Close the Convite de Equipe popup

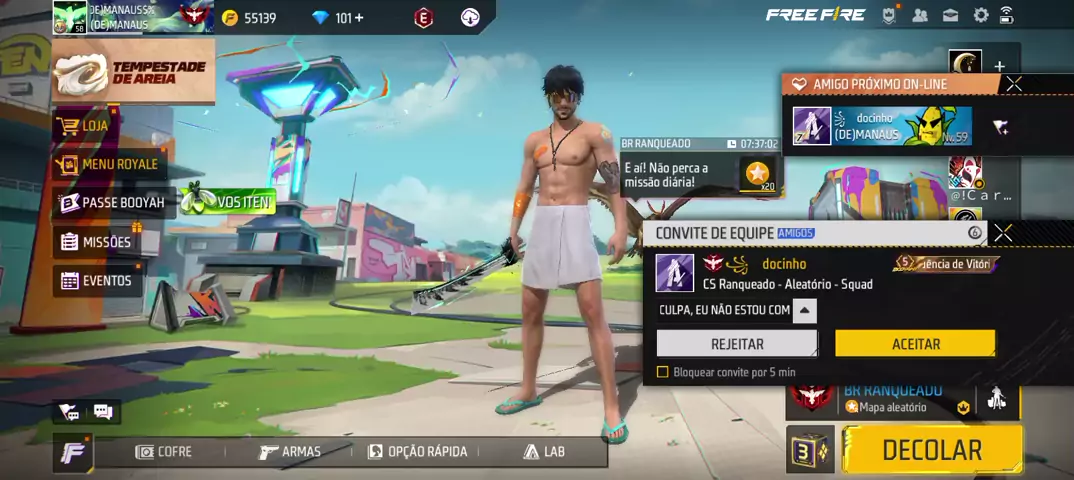(1003, 233)
